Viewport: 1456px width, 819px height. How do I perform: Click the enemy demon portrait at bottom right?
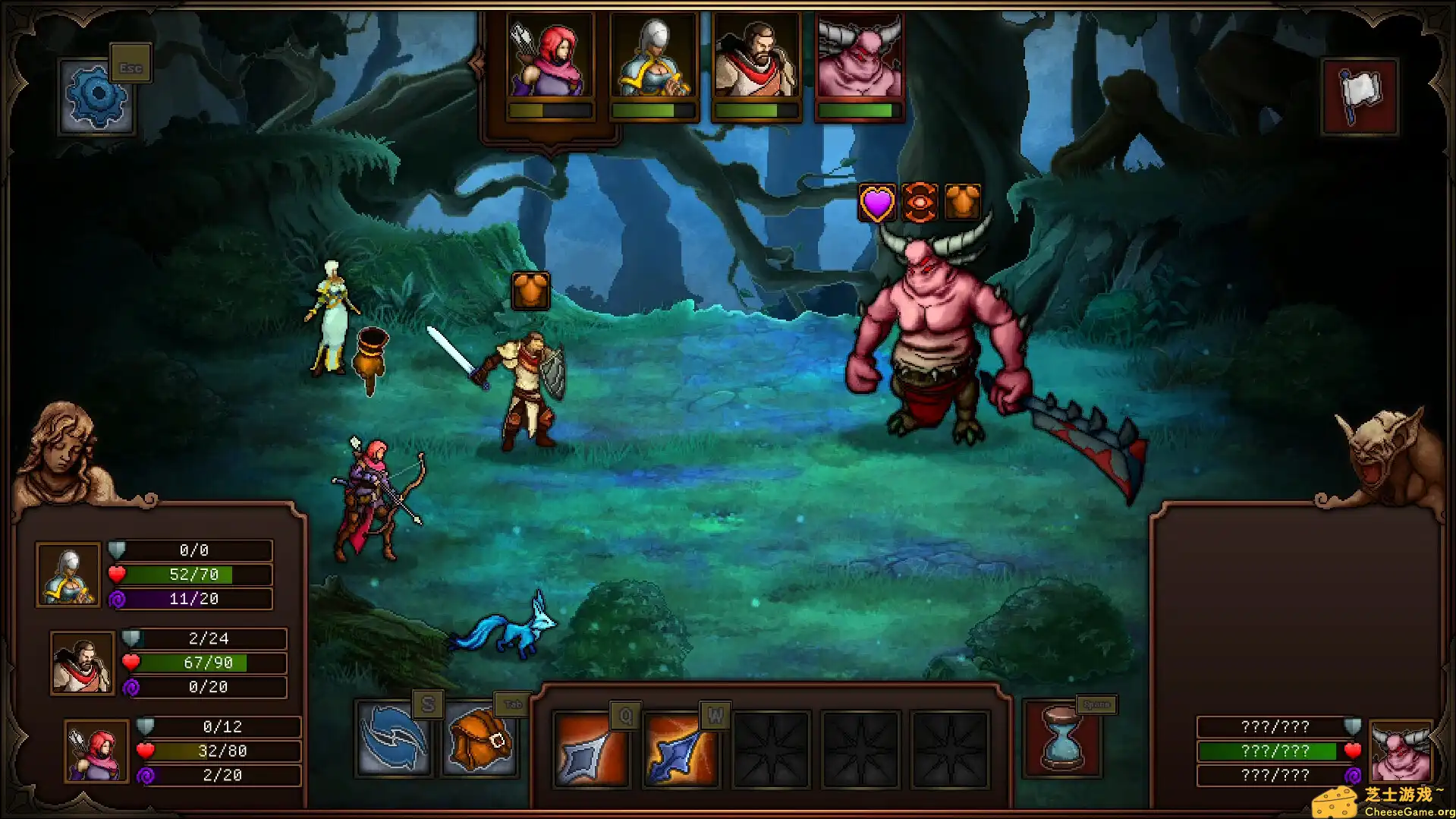tap(1400, 750)
